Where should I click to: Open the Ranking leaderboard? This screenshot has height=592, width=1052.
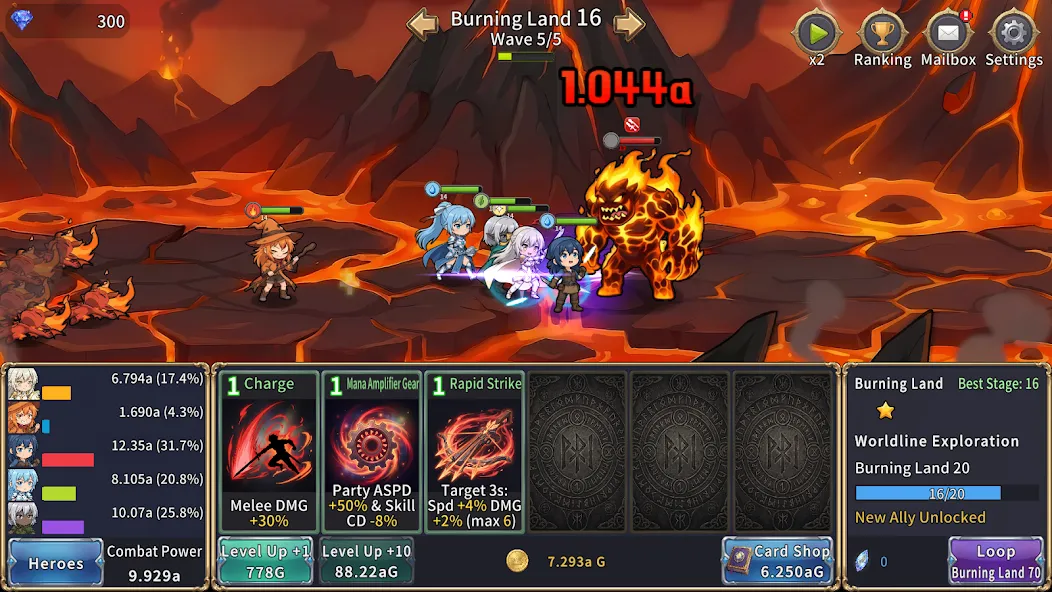point(881,34)
